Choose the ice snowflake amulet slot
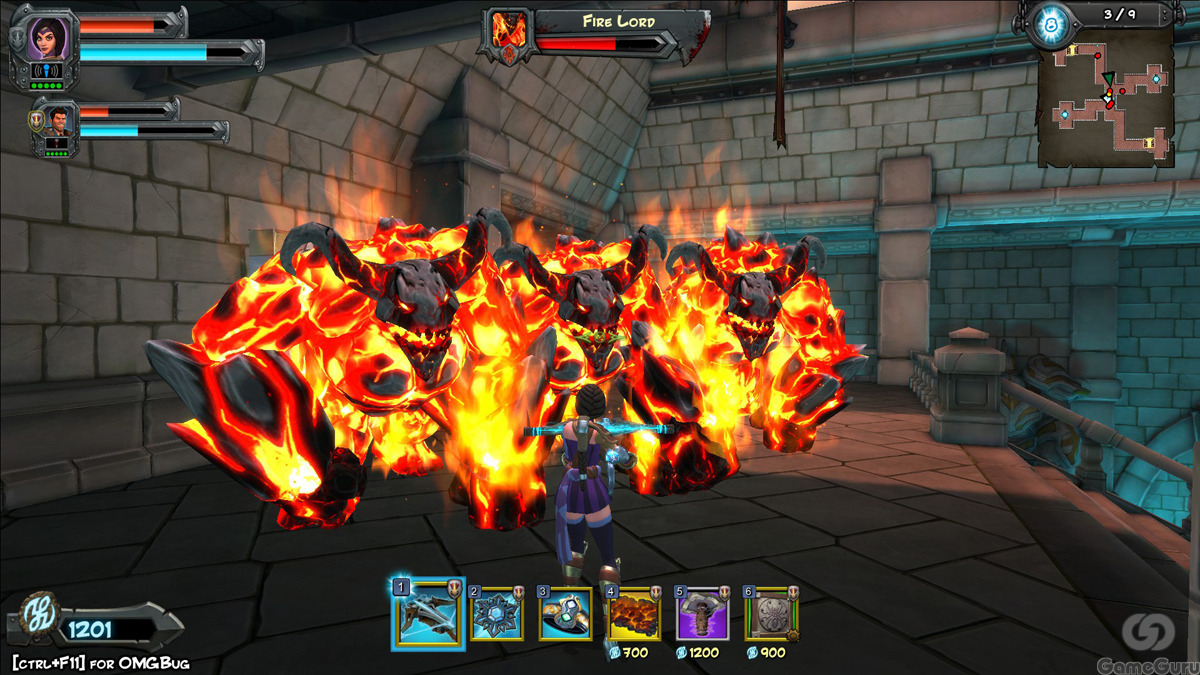 coord(497,614)
